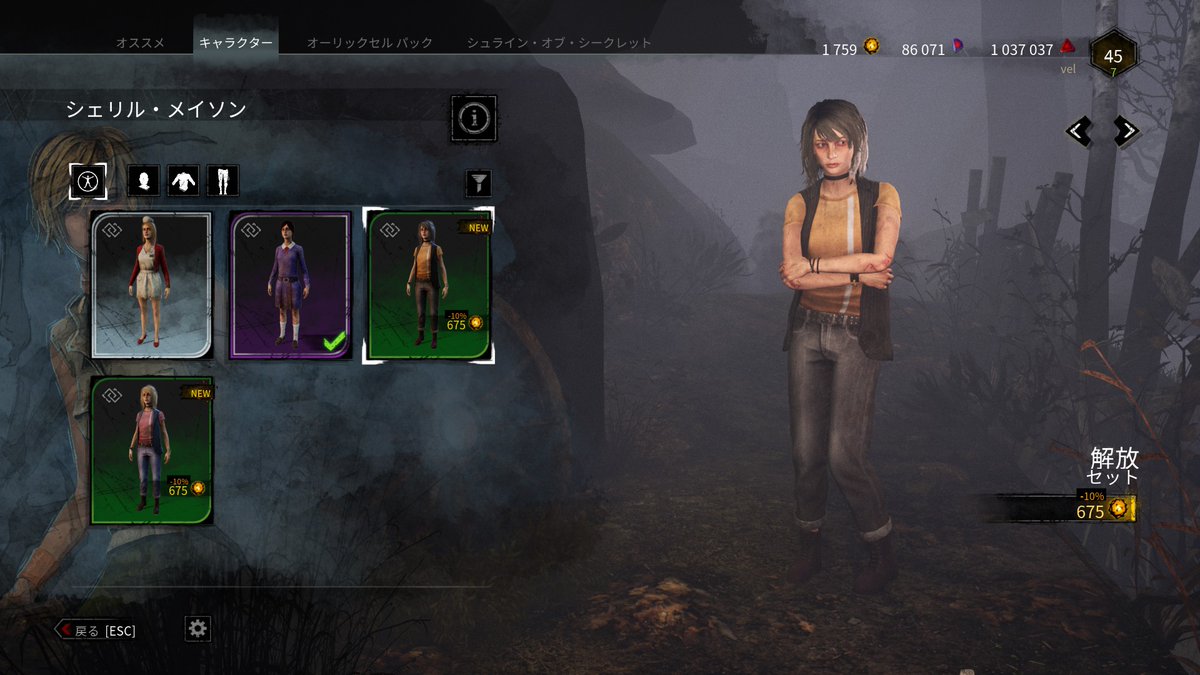Select the orange shirt black vest outfit
This screenshot has height=675, width=1200.
429,285
